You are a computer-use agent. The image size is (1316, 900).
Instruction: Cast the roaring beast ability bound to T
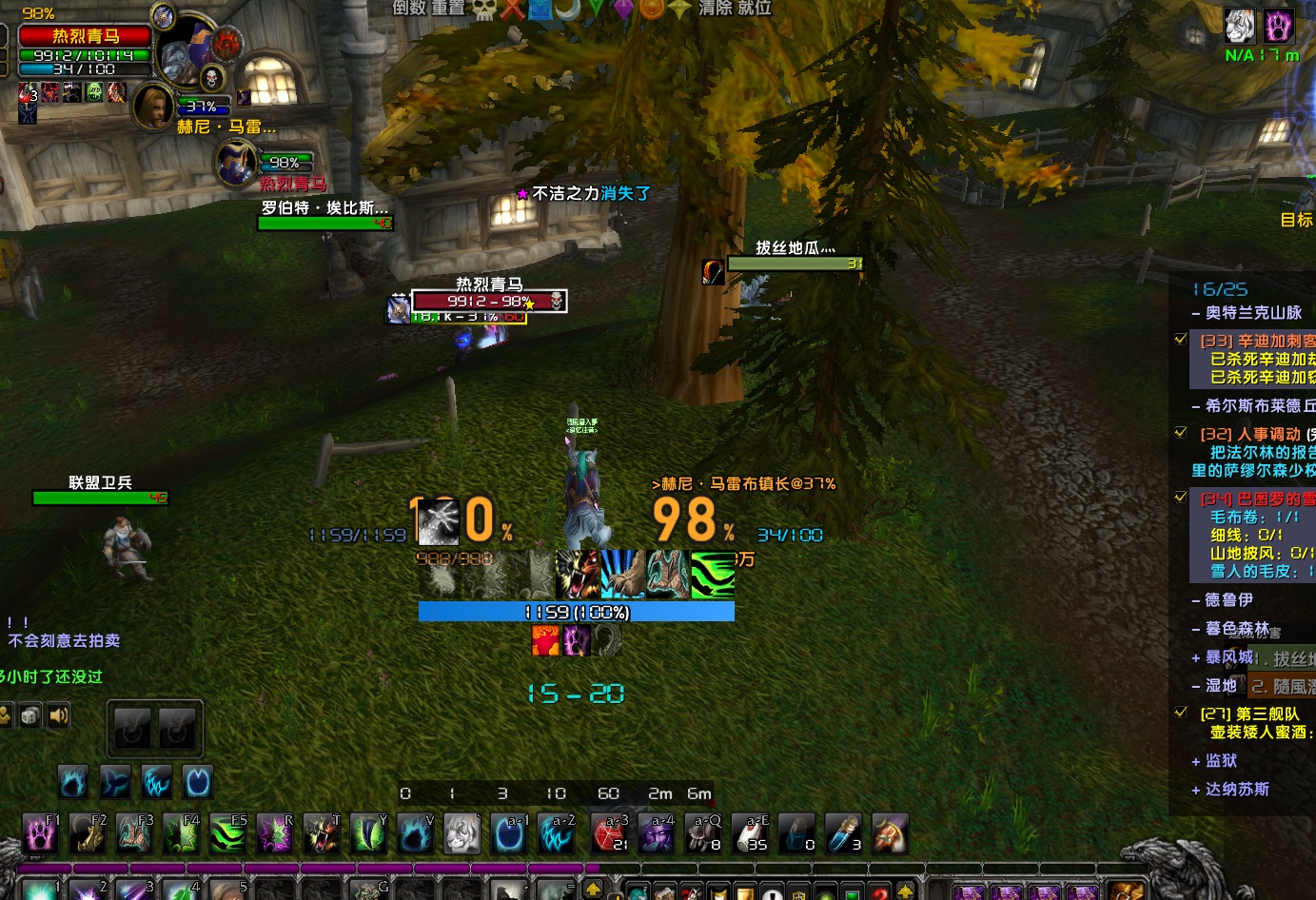click(x=322, y=834)
